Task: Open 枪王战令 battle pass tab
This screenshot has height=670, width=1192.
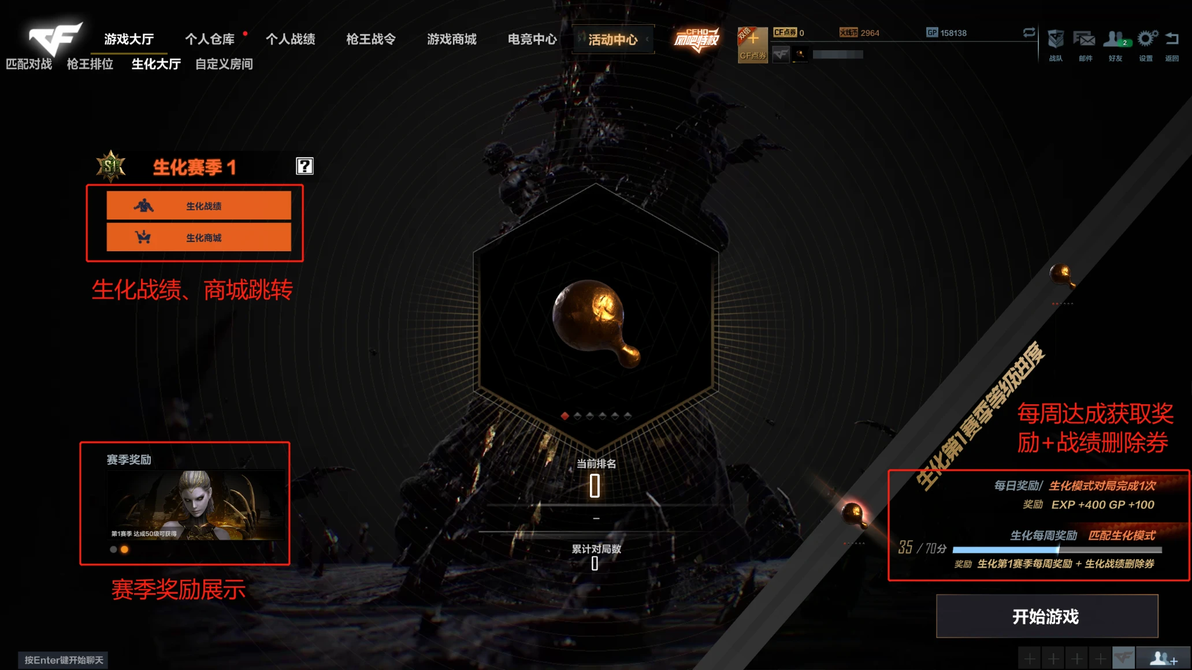Action: coord(371,40)
